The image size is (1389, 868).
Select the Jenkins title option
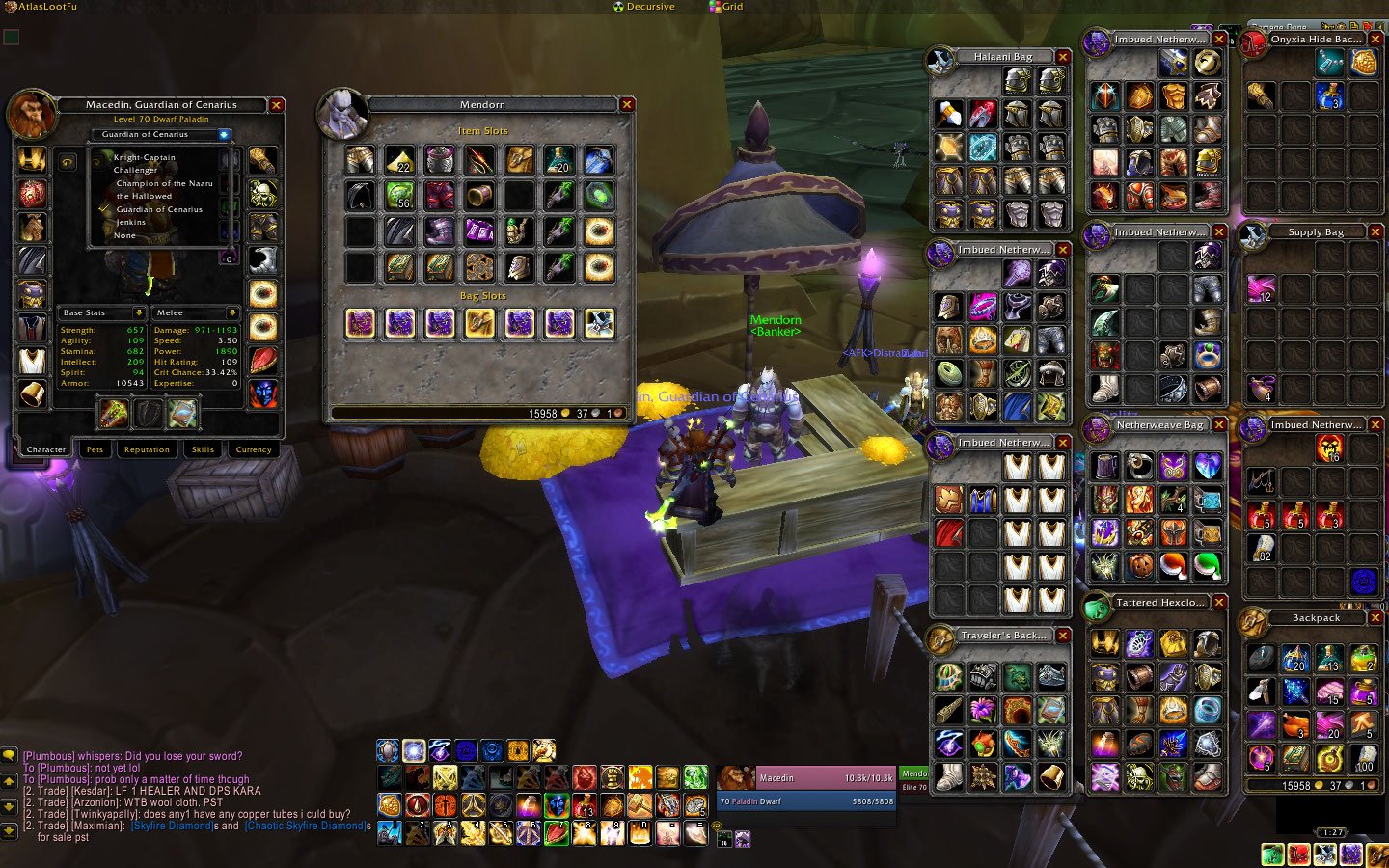click(x=130, y=222)
